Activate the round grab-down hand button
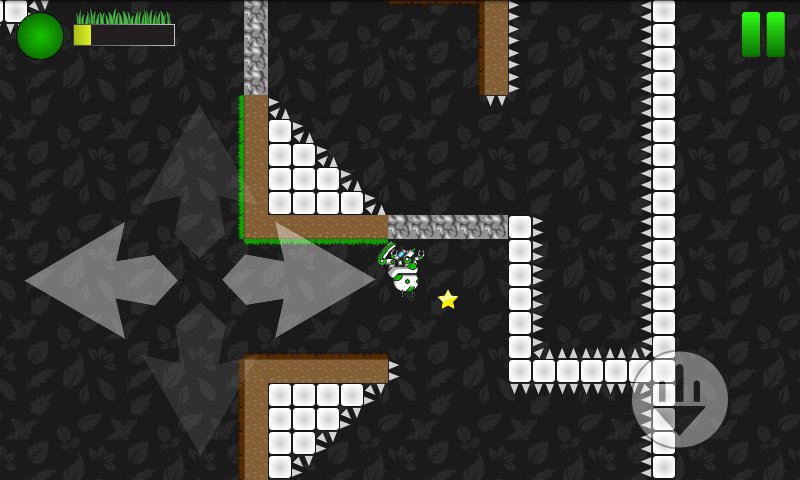Viewport: 800px width, 480px height. coord(680,398)
